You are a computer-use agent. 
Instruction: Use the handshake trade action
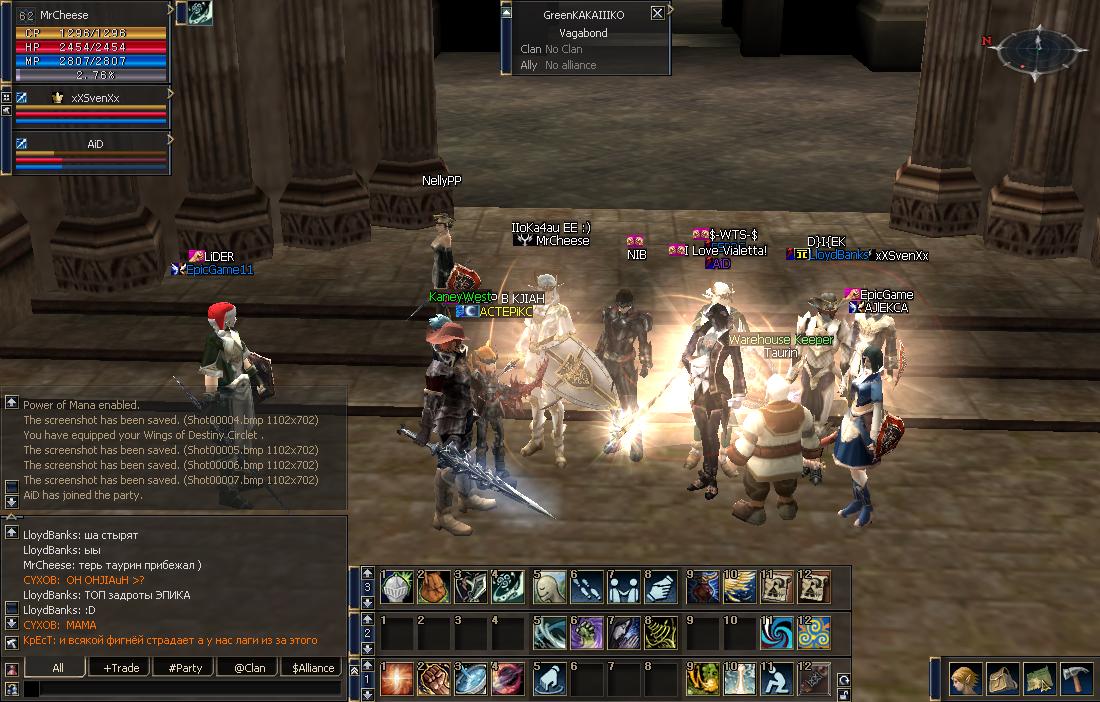pyautogui.click(x=662, y=587)
